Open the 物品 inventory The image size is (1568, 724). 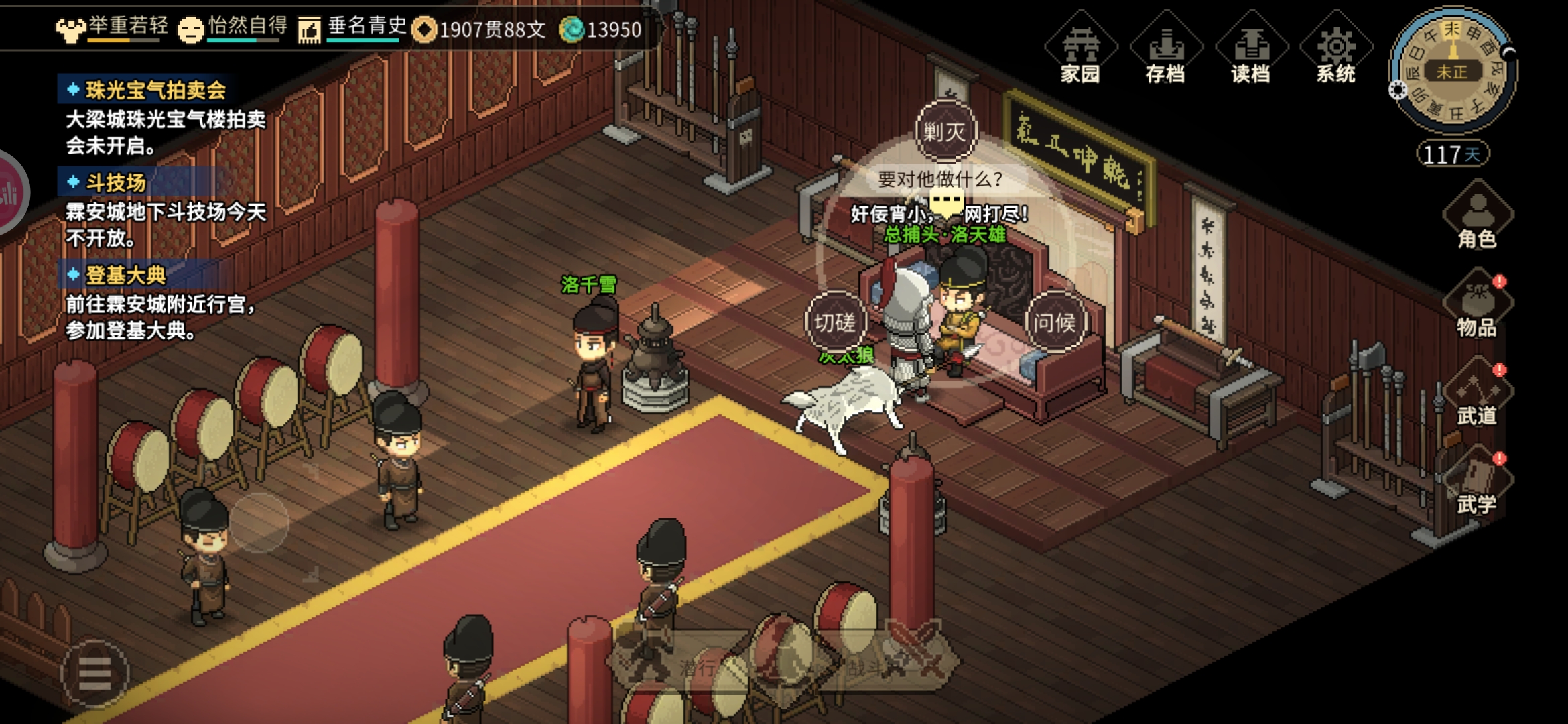coord(1477,305)
